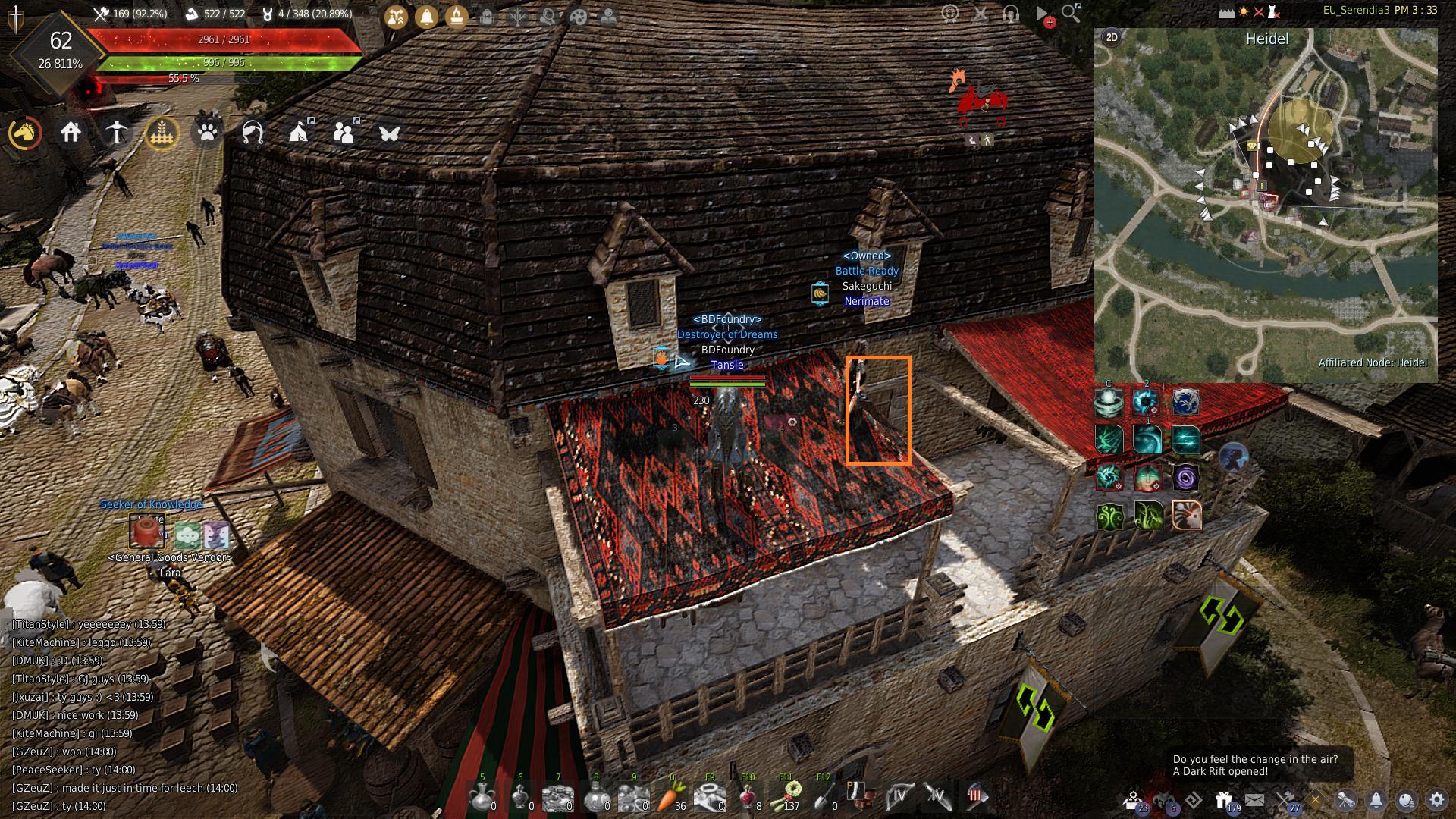Screen dimensions: 1456x819
Task: Open the camp tent icon
Action: click(299, 133)
